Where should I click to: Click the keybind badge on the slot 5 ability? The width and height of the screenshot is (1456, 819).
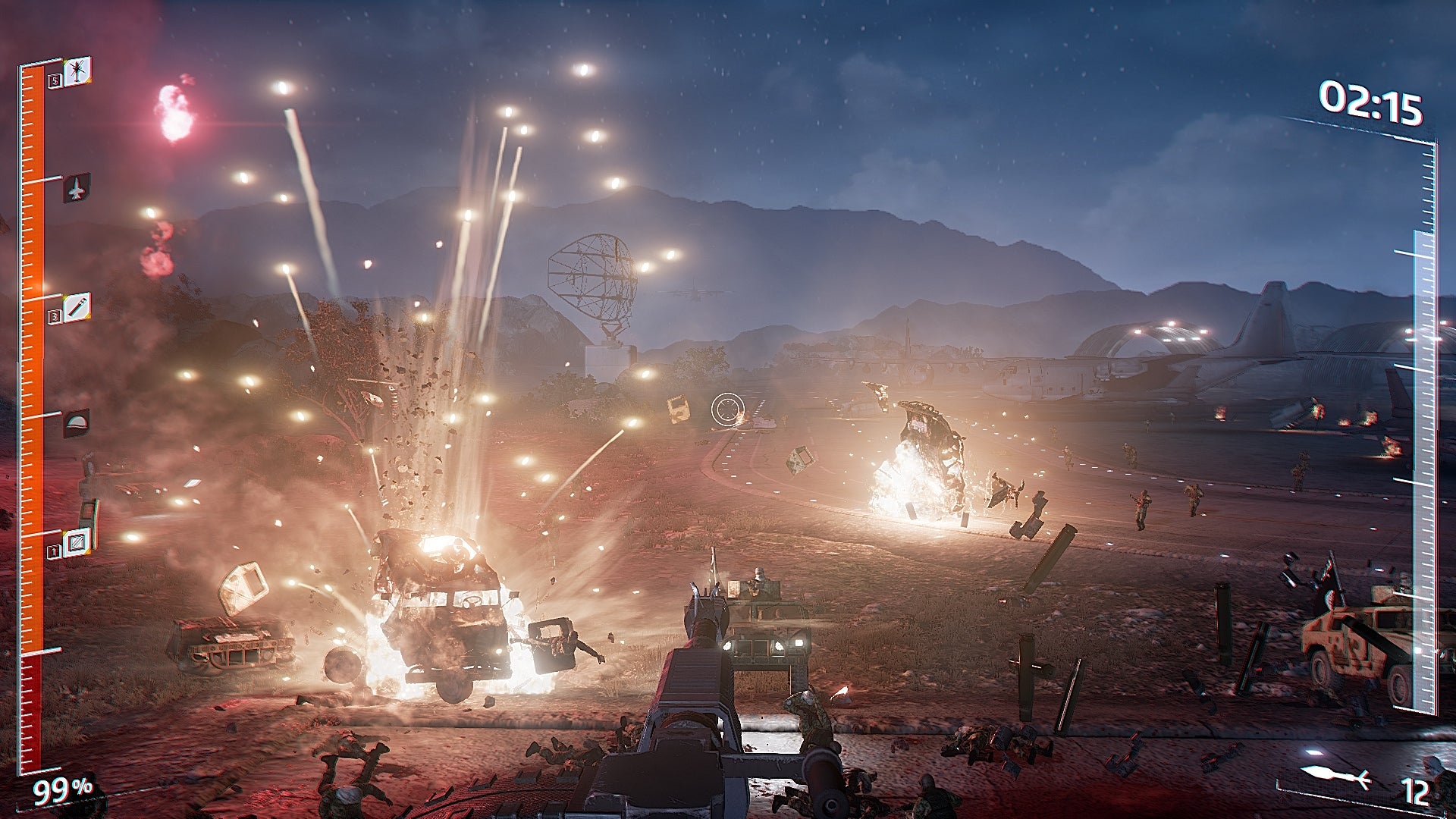[54, 81]
